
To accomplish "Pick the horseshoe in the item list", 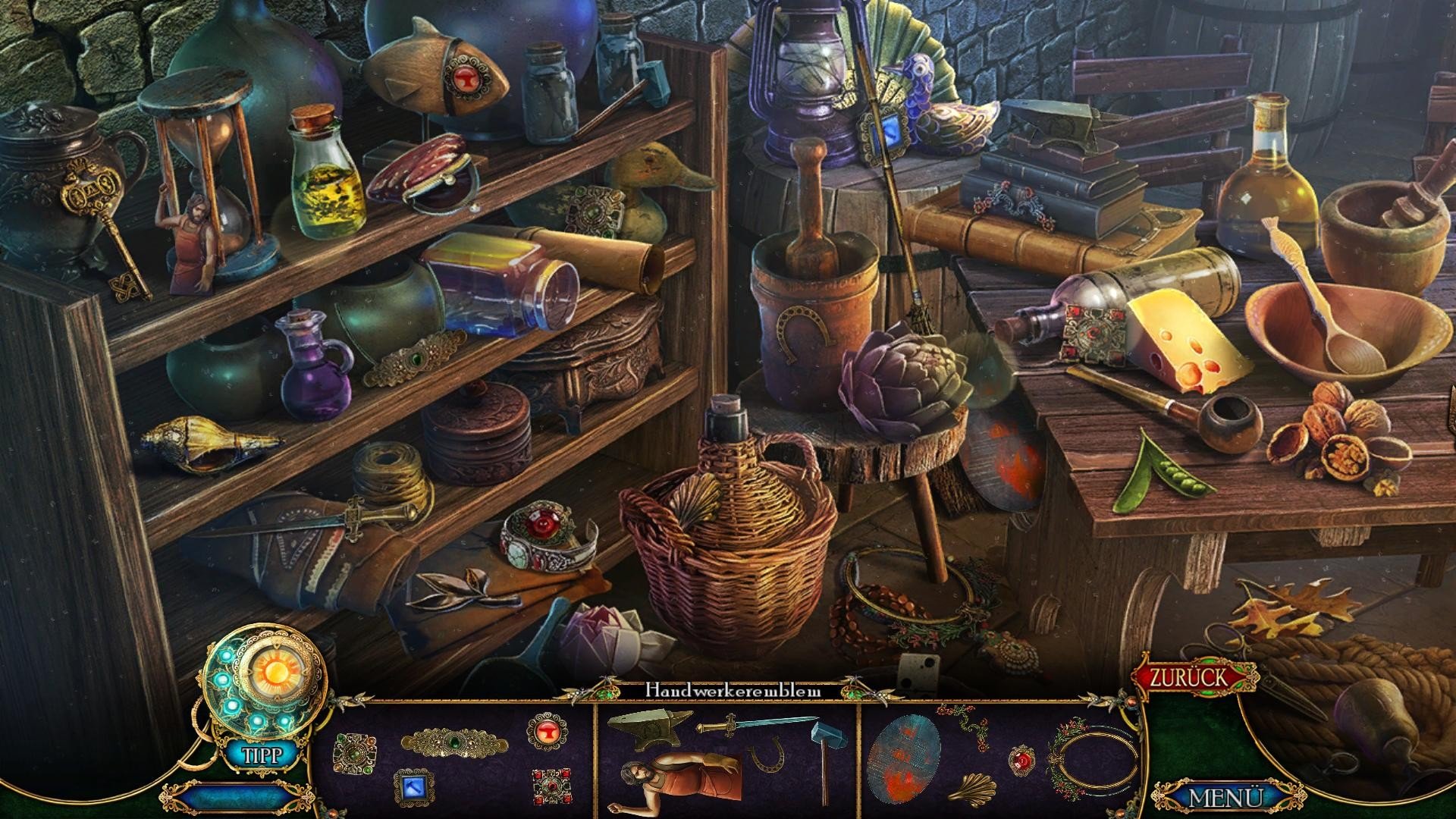I will tap(767, 757).
